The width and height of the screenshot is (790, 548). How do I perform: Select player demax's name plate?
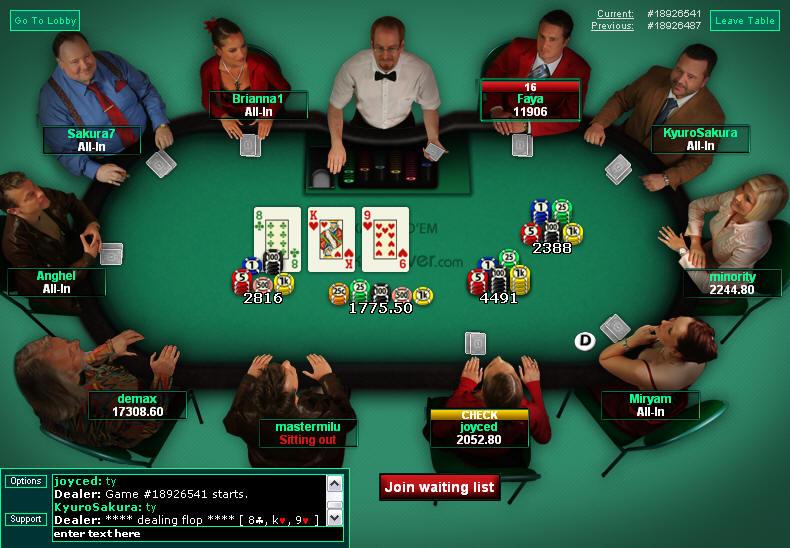pyautogui.click(x=137, y=405)
